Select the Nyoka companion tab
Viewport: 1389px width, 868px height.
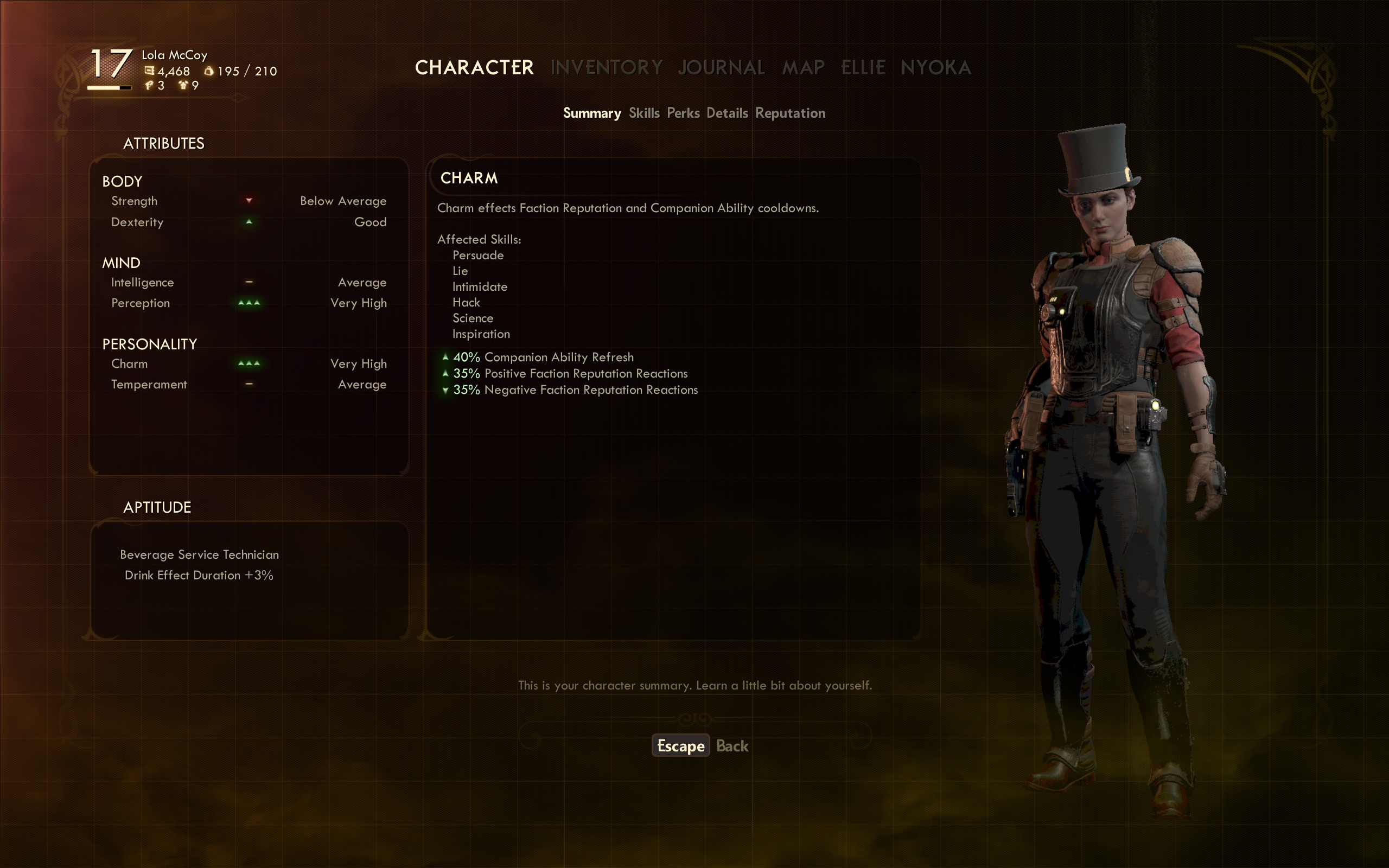tap(935, 68)
